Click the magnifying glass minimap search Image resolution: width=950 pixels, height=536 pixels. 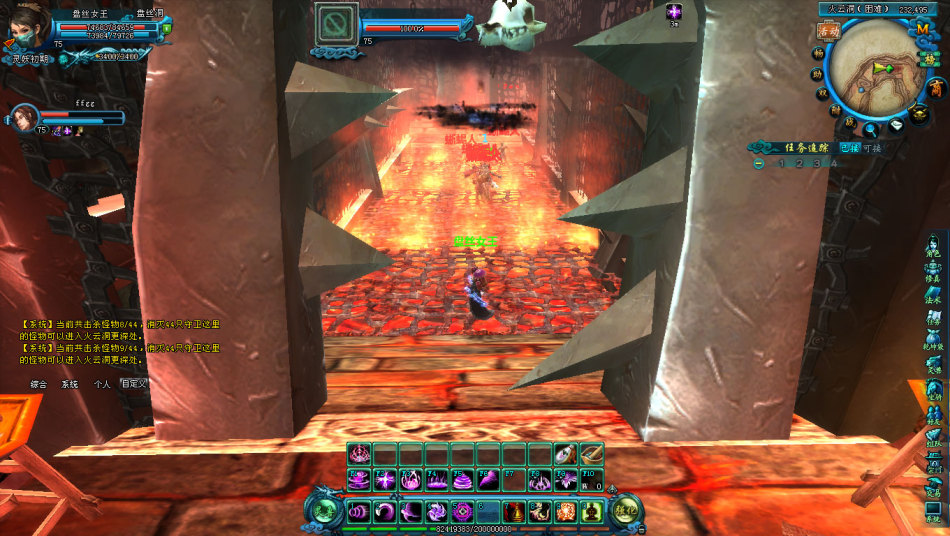[x=872, y=129]
